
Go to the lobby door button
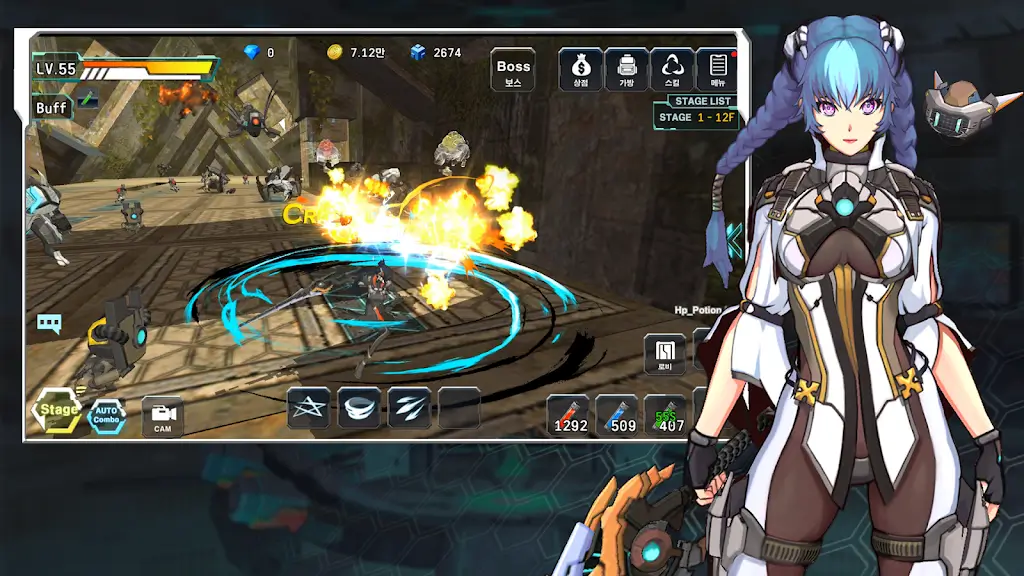pyautogui.click(x=665, y=354)
